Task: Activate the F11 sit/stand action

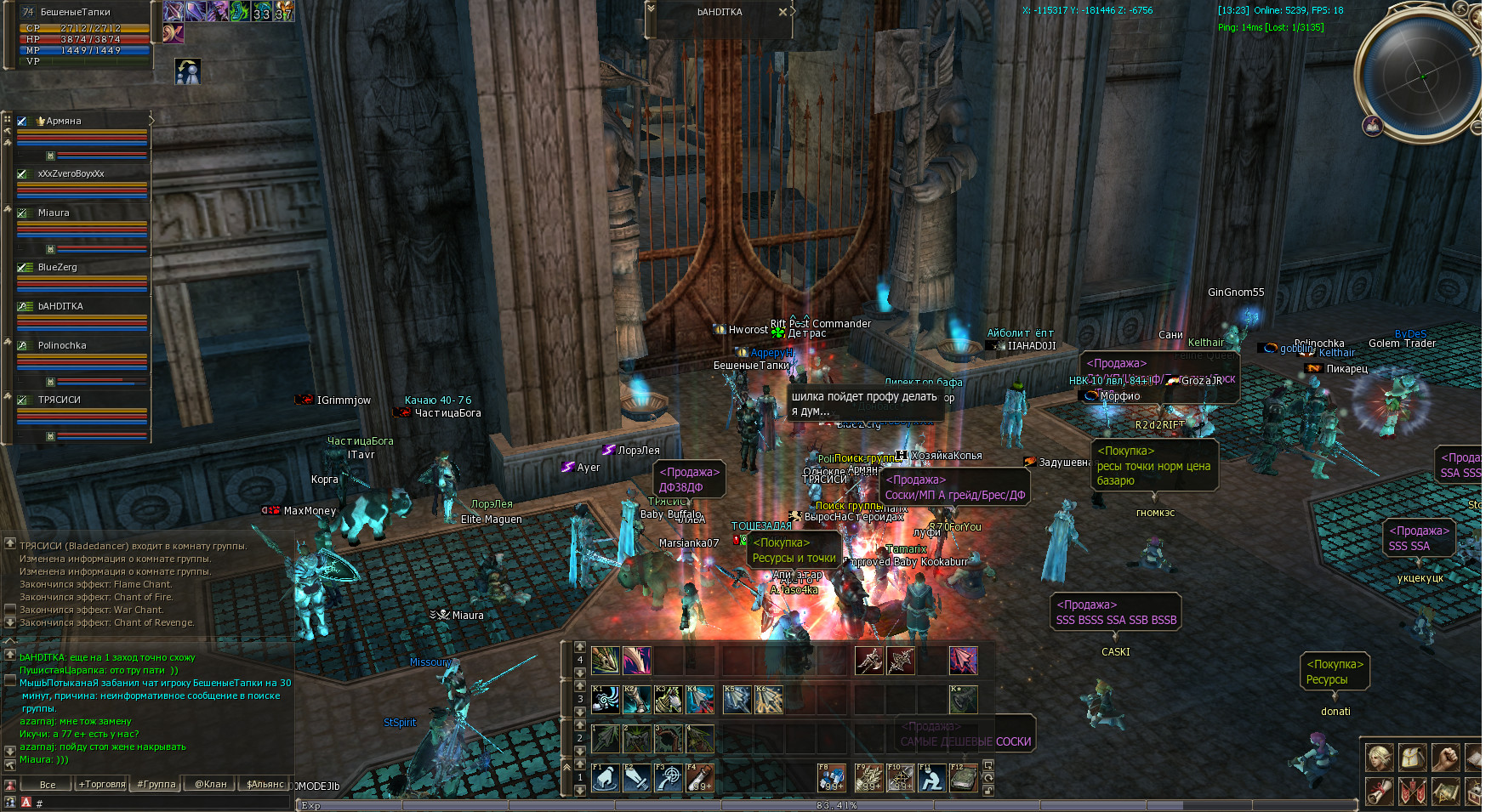Action: [x=931, y=778]
